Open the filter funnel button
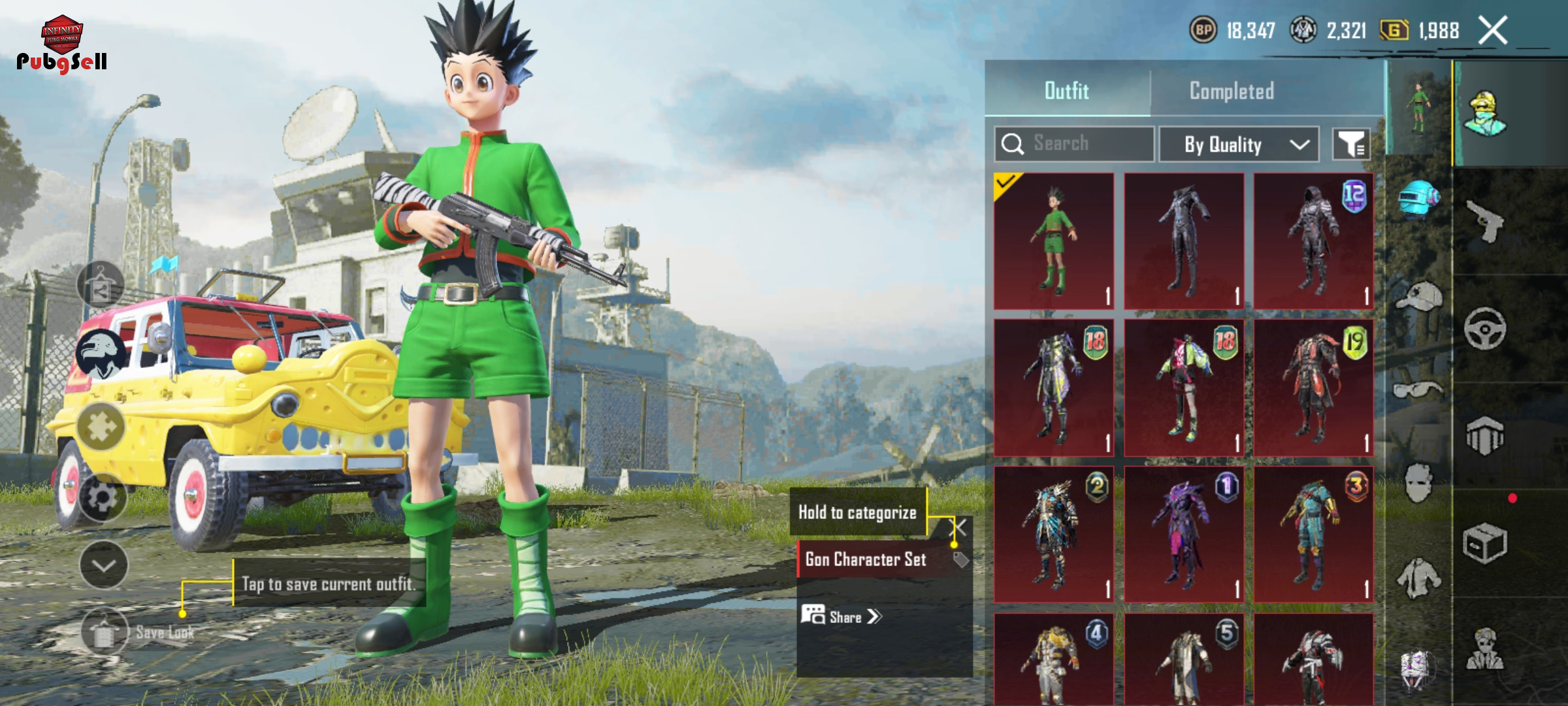1568x706 pixels. click(1351, 144)
